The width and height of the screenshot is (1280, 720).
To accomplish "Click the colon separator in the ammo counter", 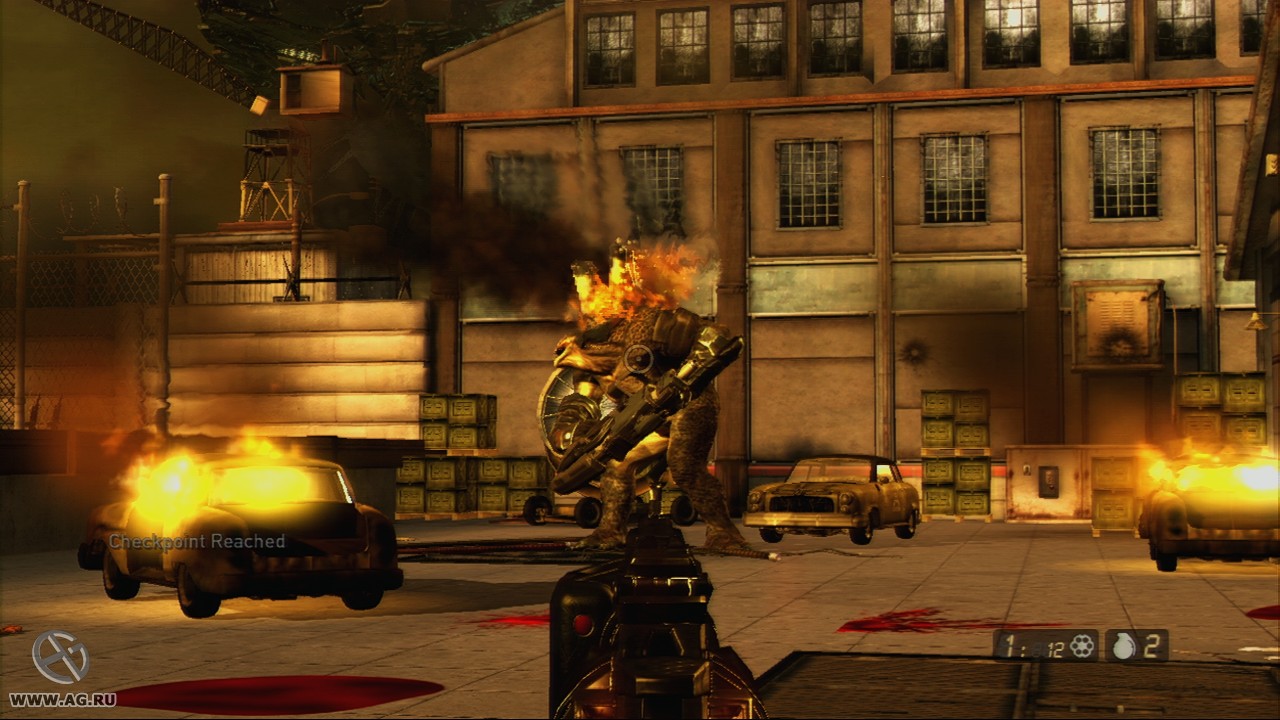I will [1025, 650].
